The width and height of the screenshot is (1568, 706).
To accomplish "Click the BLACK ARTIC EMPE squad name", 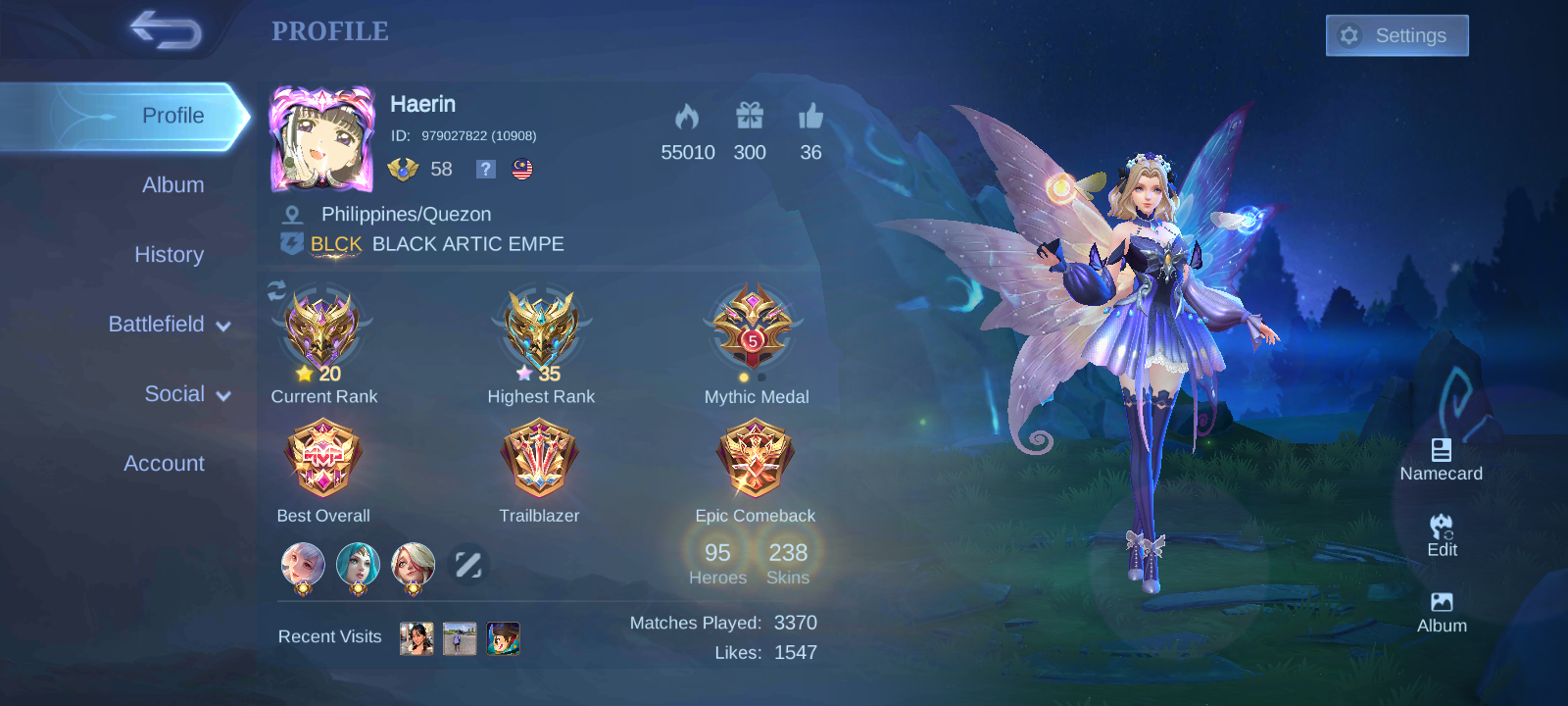I will [x=468, y=244].
